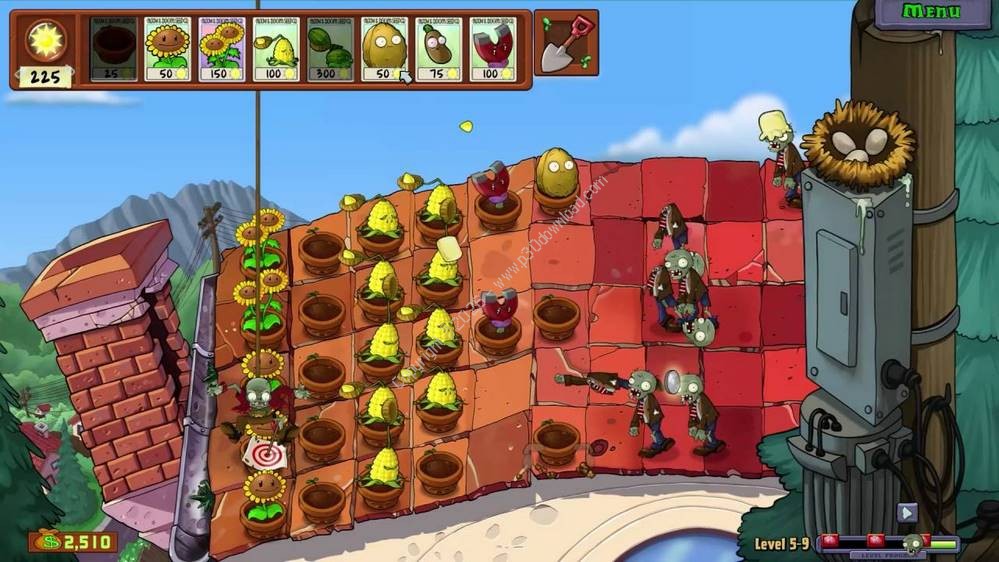Select the Coffee Bean seed packet
The width and height of the screenshot is (999, 562).
(438, 48)
